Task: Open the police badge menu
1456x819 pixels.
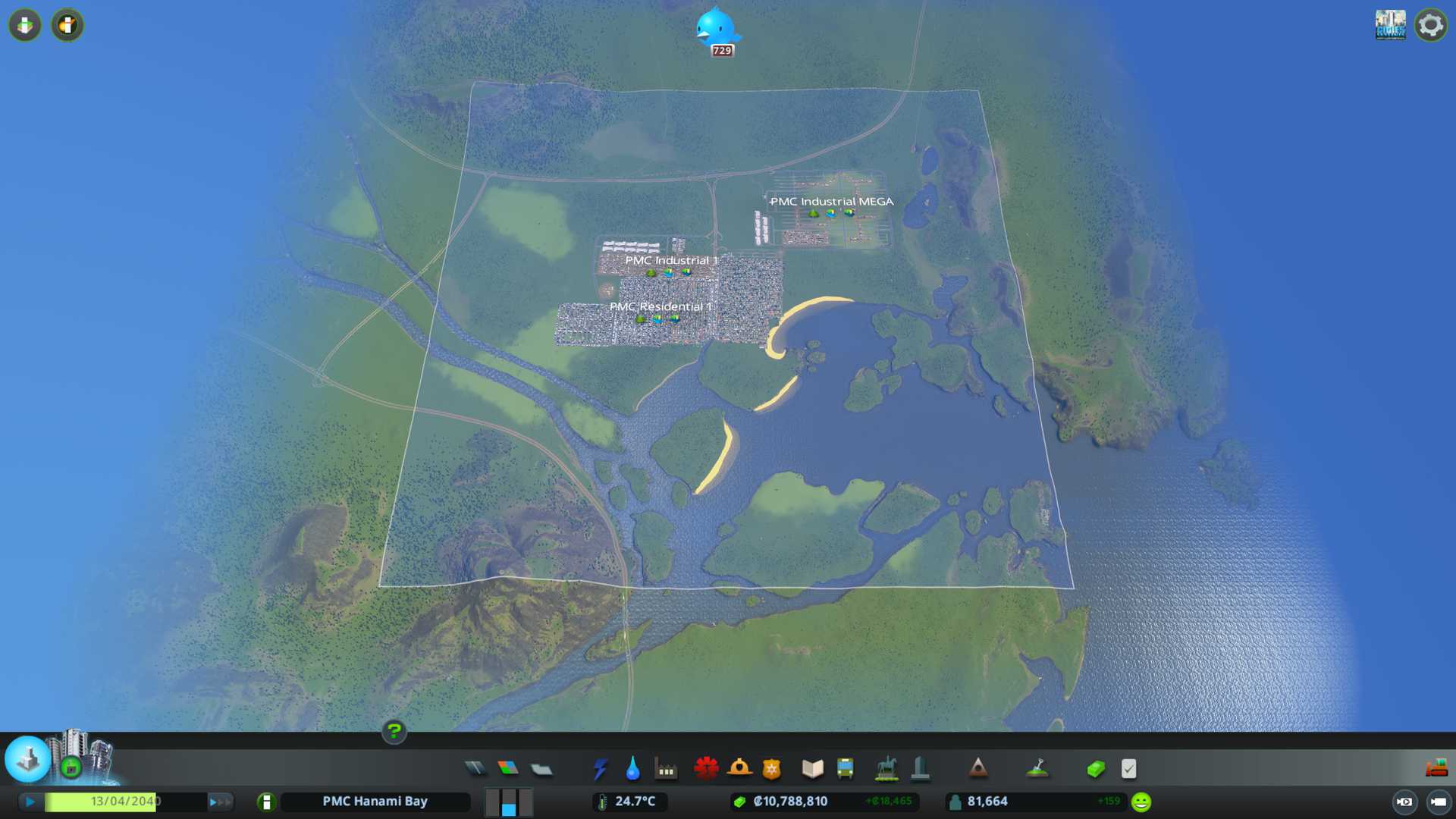Action: [772, 769]
